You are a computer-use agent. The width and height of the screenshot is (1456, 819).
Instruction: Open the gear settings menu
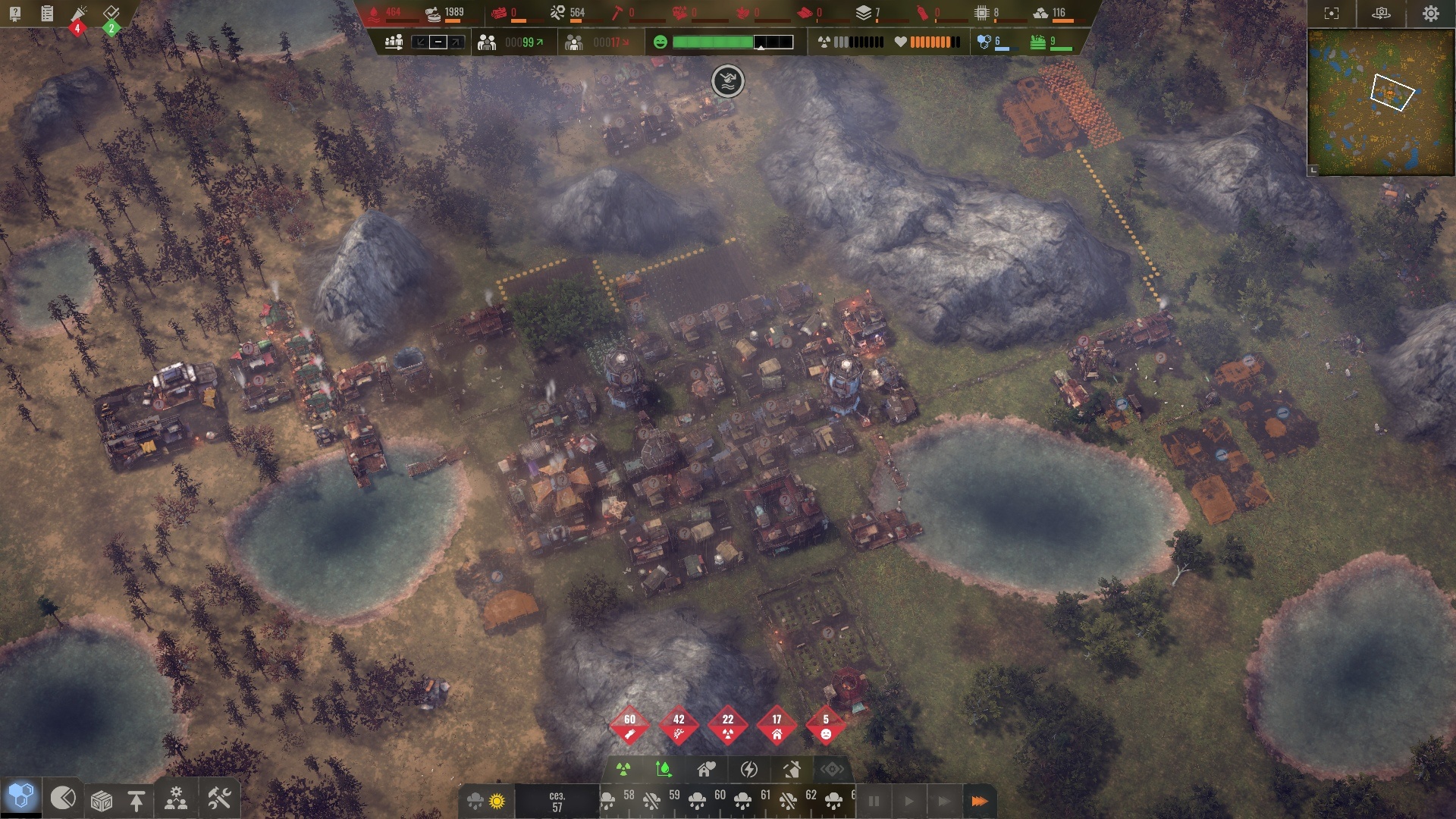(x=1430, y=14)
